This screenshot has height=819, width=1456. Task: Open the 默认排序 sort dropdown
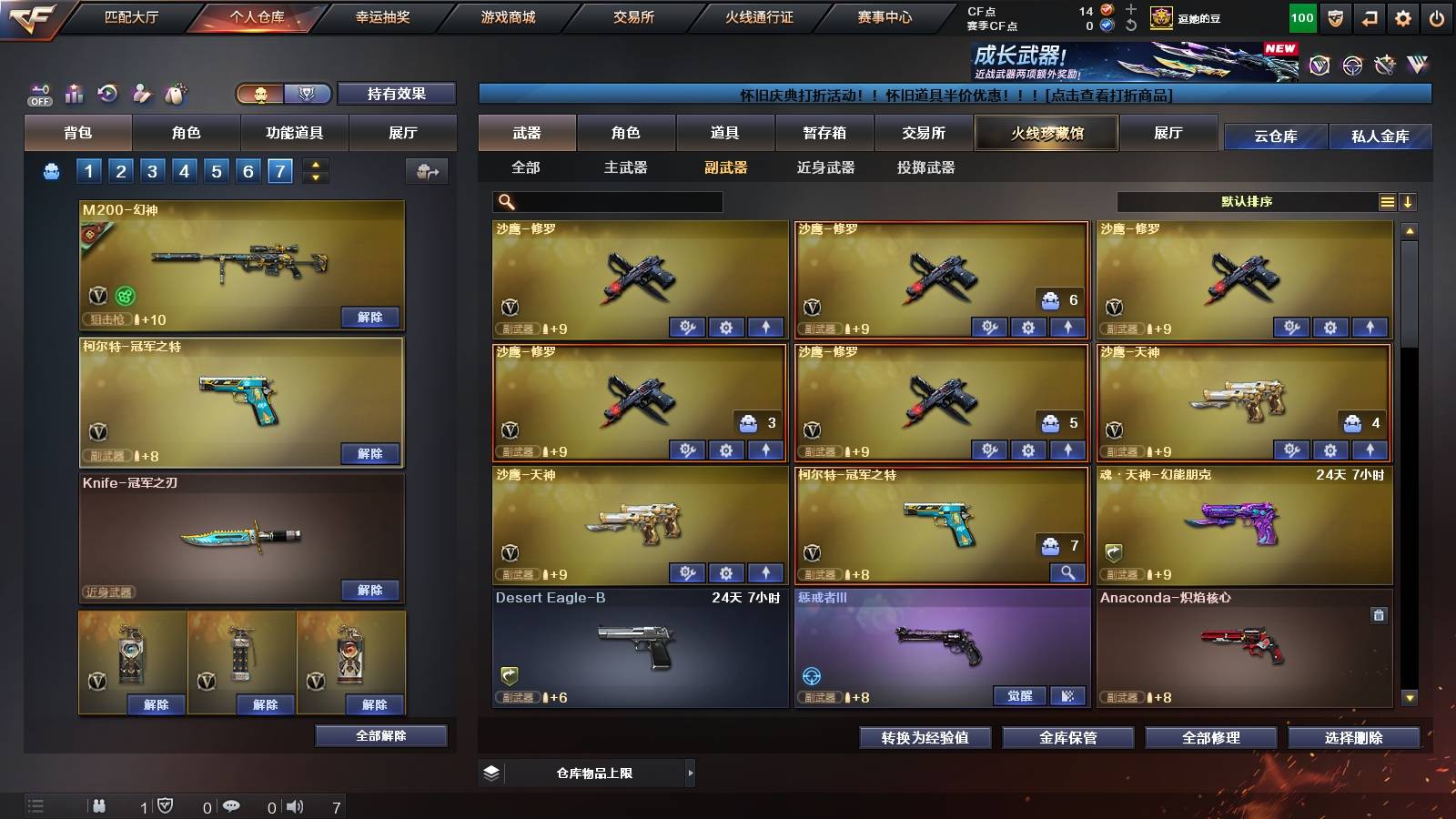point(1247,201)
